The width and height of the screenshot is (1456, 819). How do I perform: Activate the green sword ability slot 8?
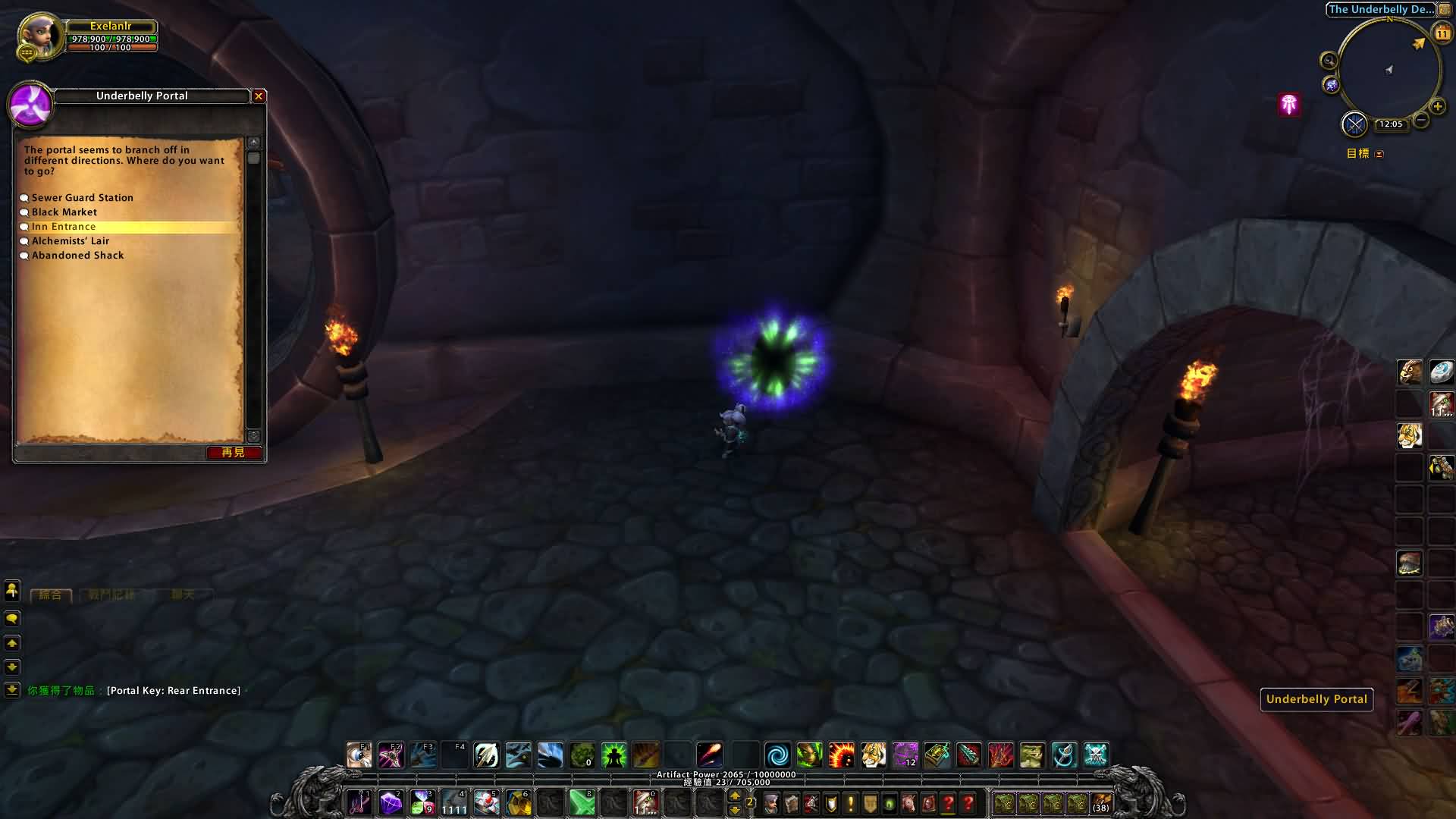tap(582, 802)
